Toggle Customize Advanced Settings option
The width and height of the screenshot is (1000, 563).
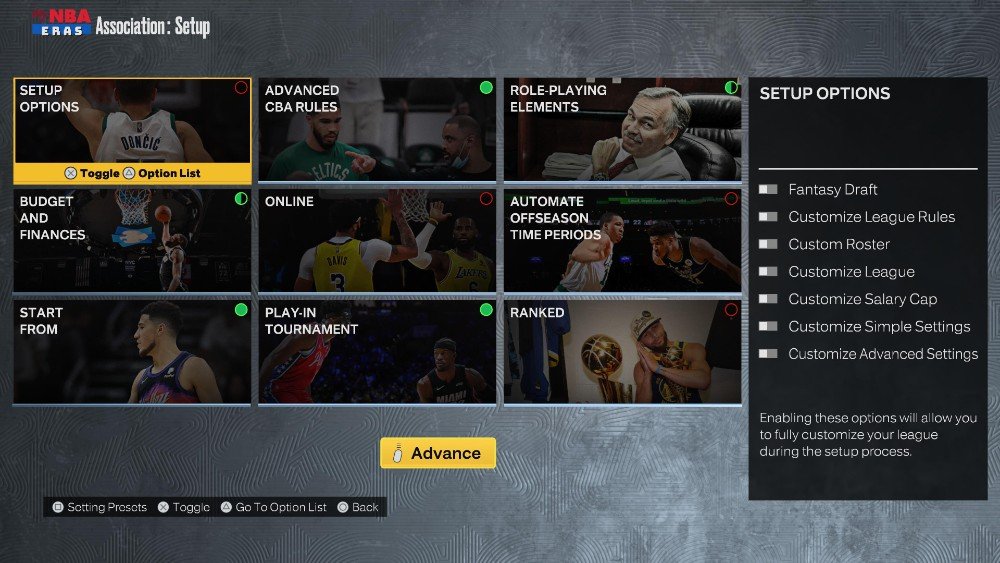[768, 354]
